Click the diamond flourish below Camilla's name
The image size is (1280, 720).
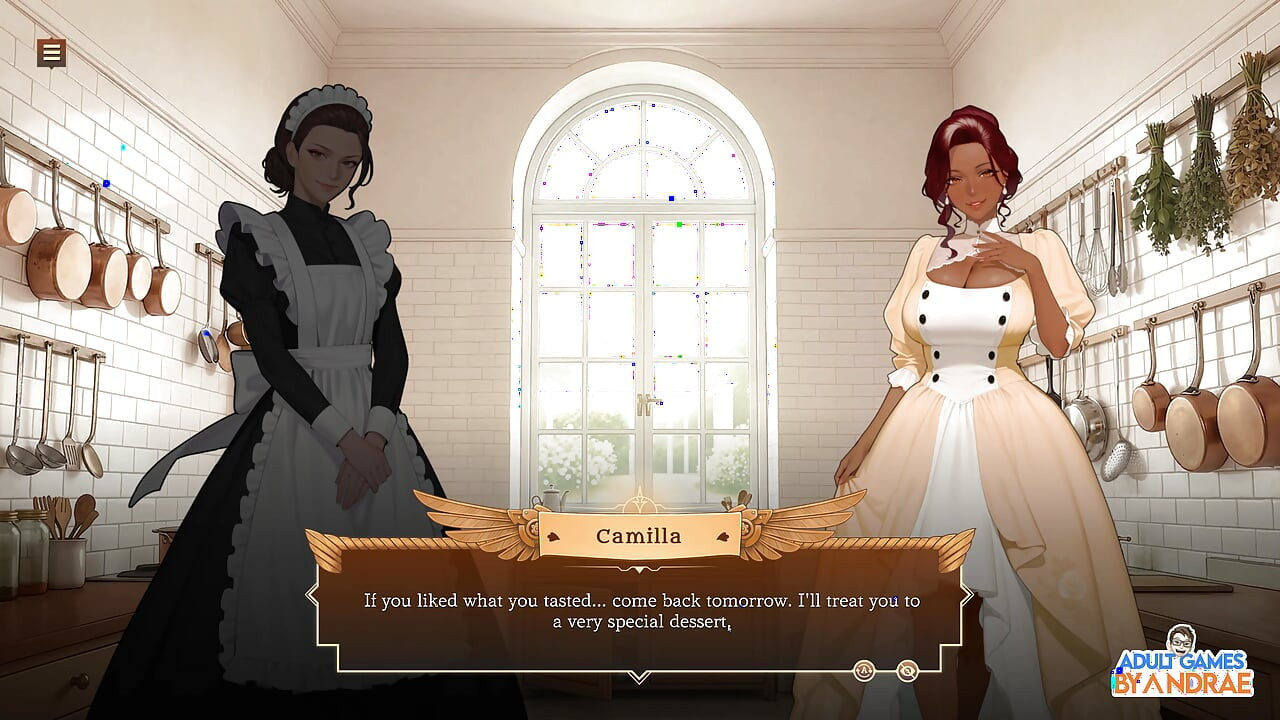[639, 569]
